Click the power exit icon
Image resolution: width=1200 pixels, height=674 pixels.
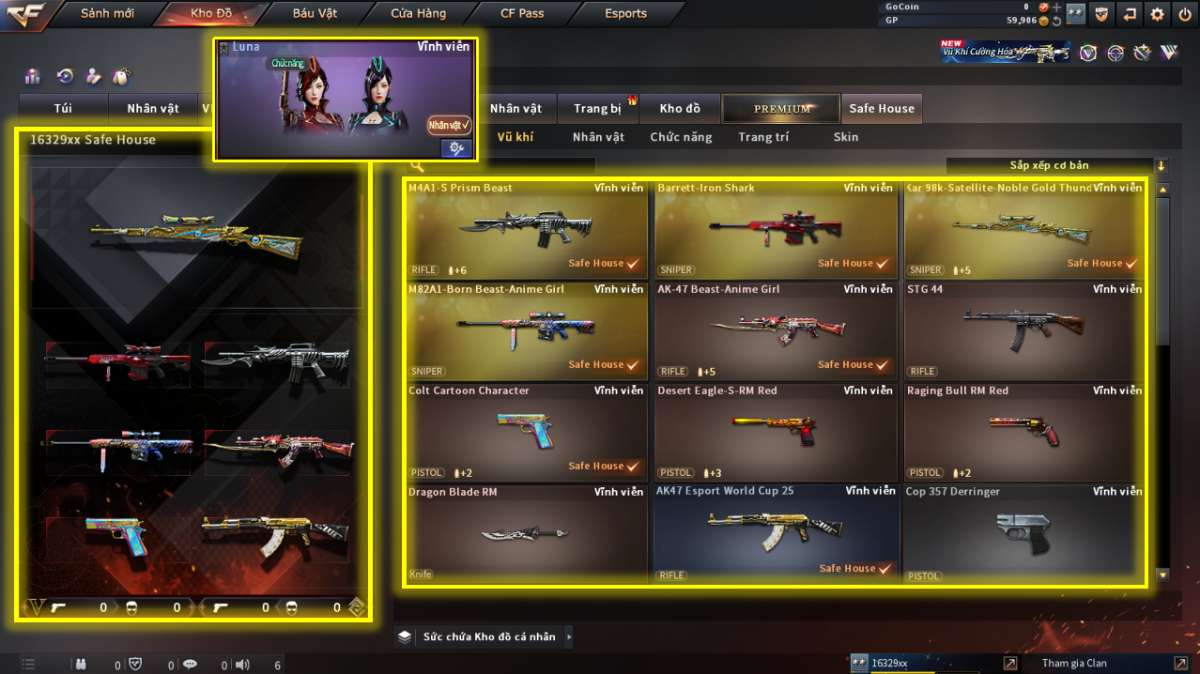tap(1185, 14)
